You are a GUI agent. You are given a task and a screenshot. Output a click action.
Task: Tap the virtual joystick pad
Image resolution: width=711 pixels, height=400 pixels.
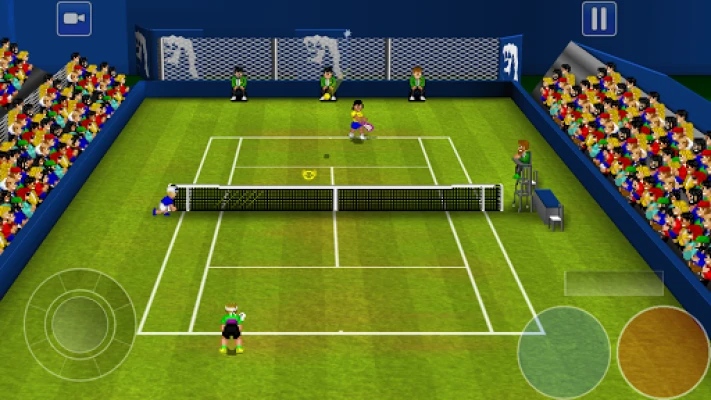[x=79, y=324]
